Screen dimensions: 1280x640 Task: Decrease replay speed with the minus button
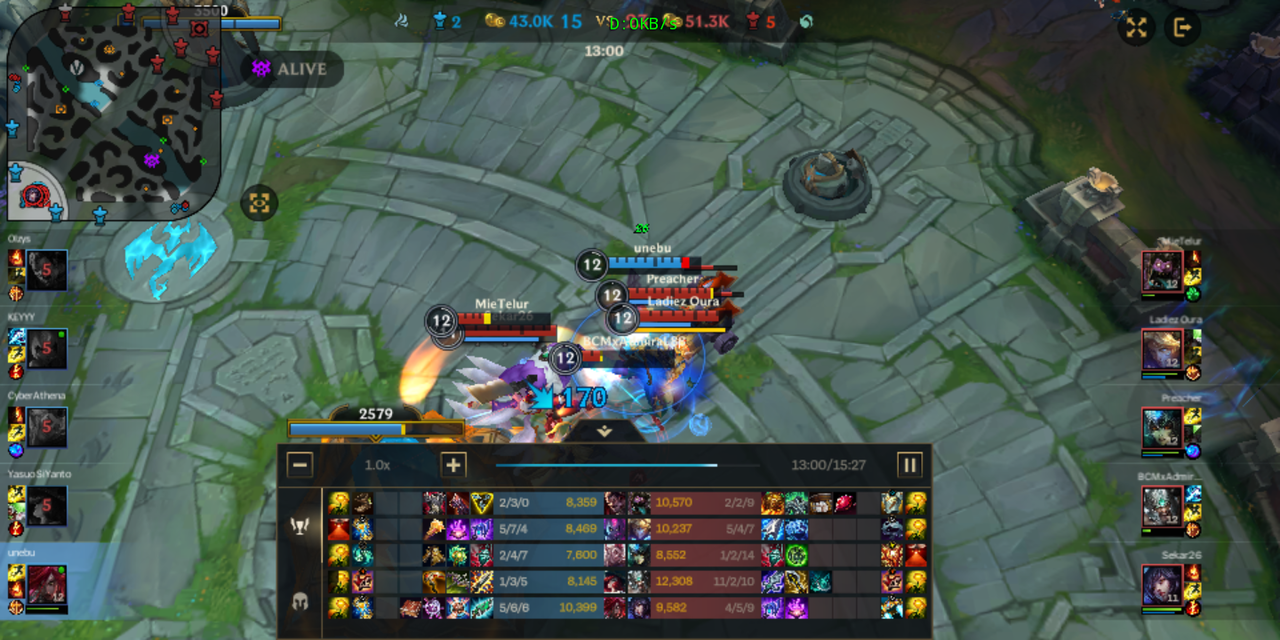[x=300, y=465]
